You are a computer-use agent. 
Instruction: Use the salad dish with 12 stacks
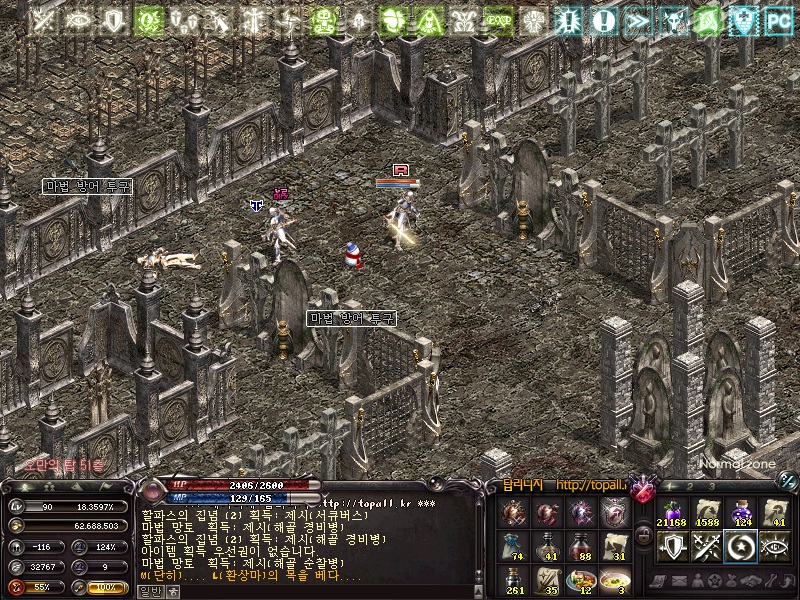coord(581,580)
